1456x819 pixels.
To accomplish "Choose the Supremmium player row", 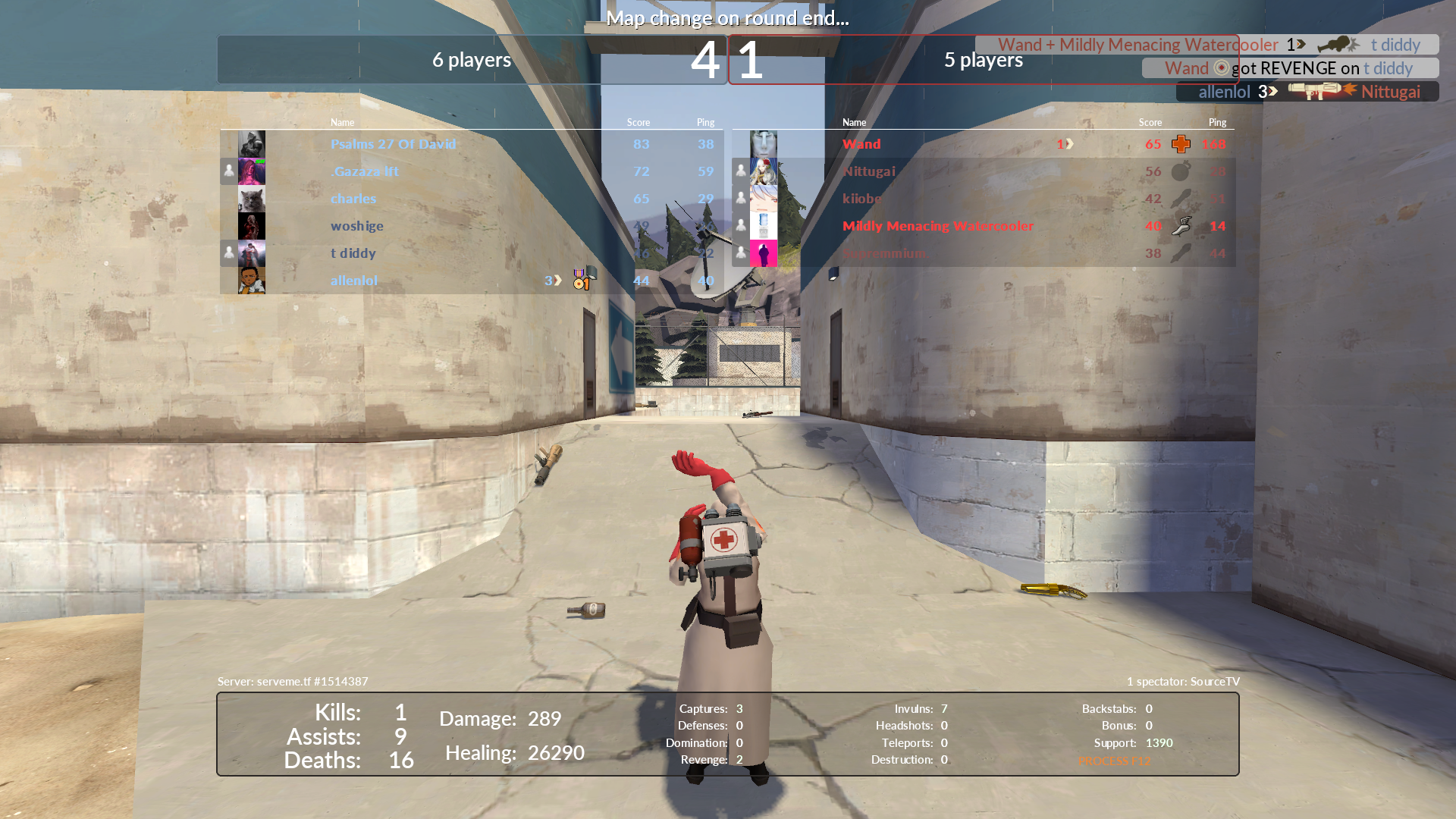I will [884, 253].
